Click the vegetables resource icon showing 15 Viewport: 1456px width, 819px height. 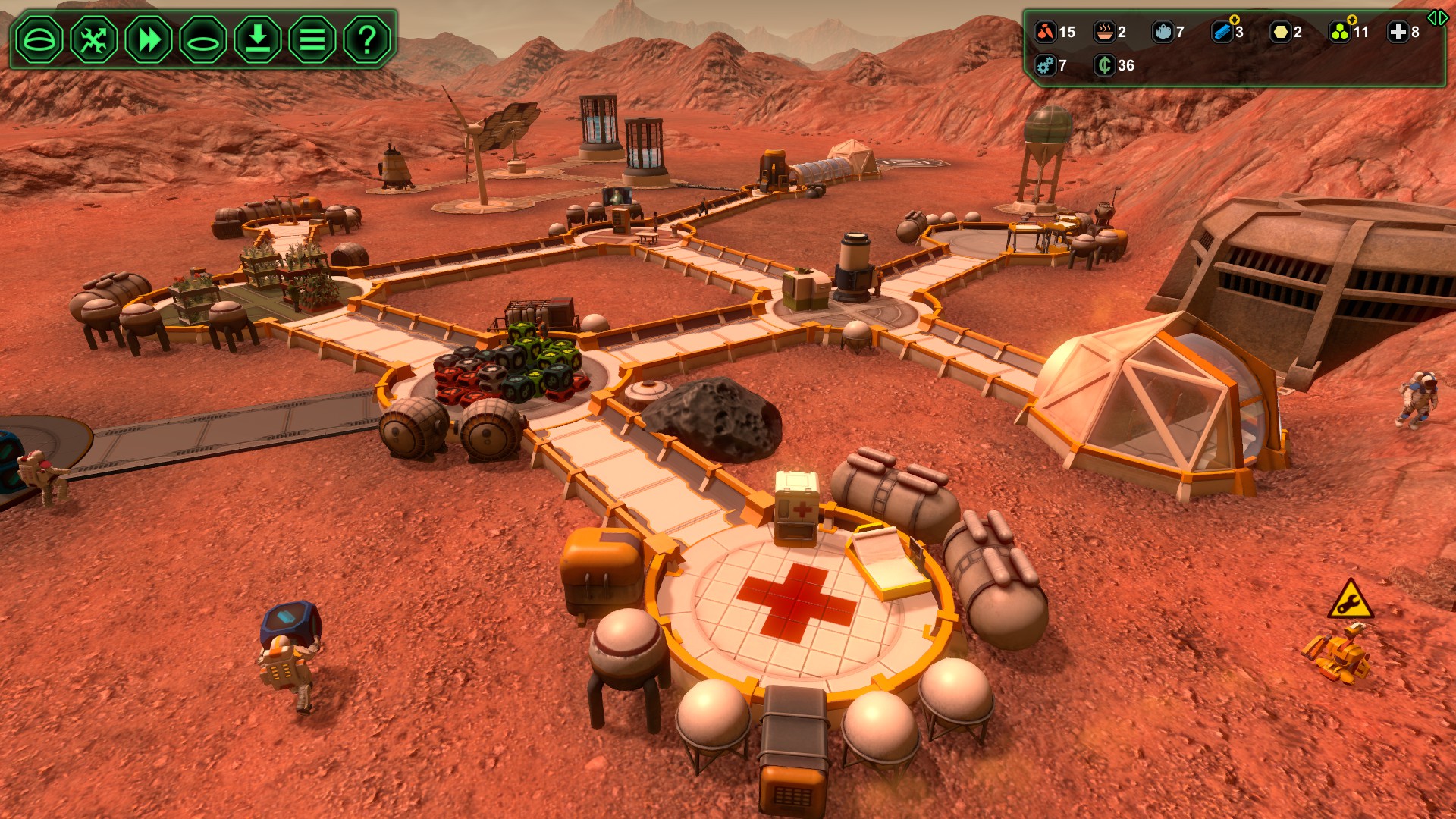point(1046,33)
